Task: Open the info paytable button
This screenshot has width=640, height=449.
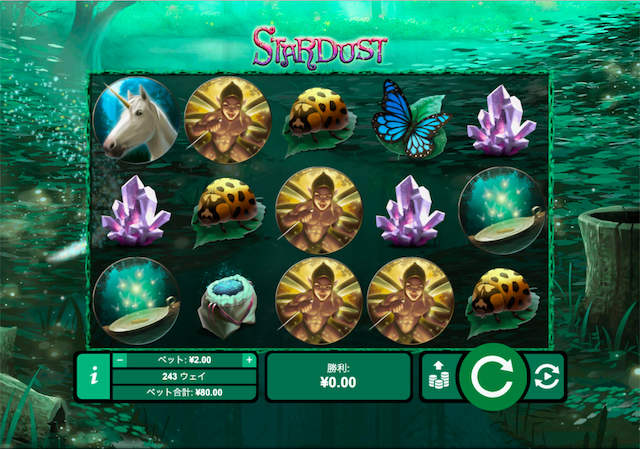Action: click(93, 376)
